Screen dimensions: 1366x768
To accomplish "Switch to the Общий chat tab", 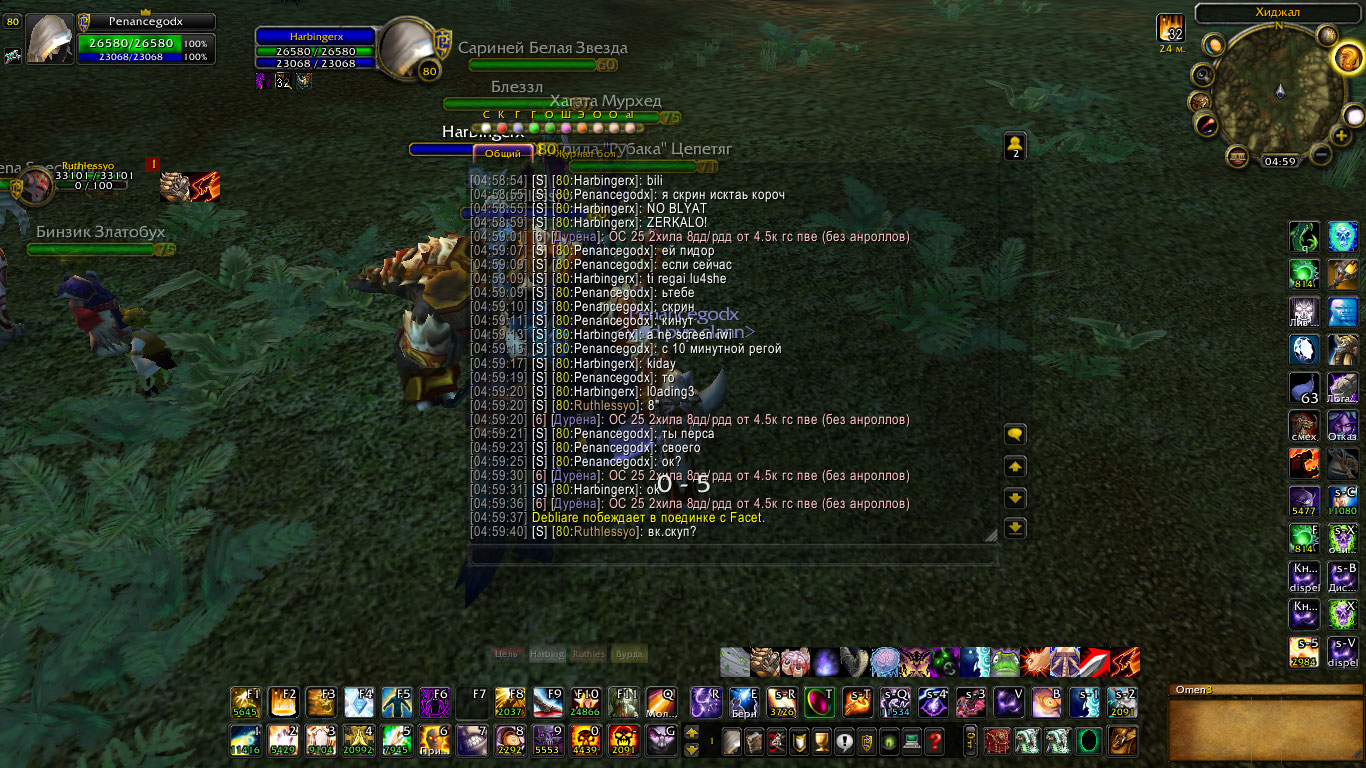I will 503,153.
